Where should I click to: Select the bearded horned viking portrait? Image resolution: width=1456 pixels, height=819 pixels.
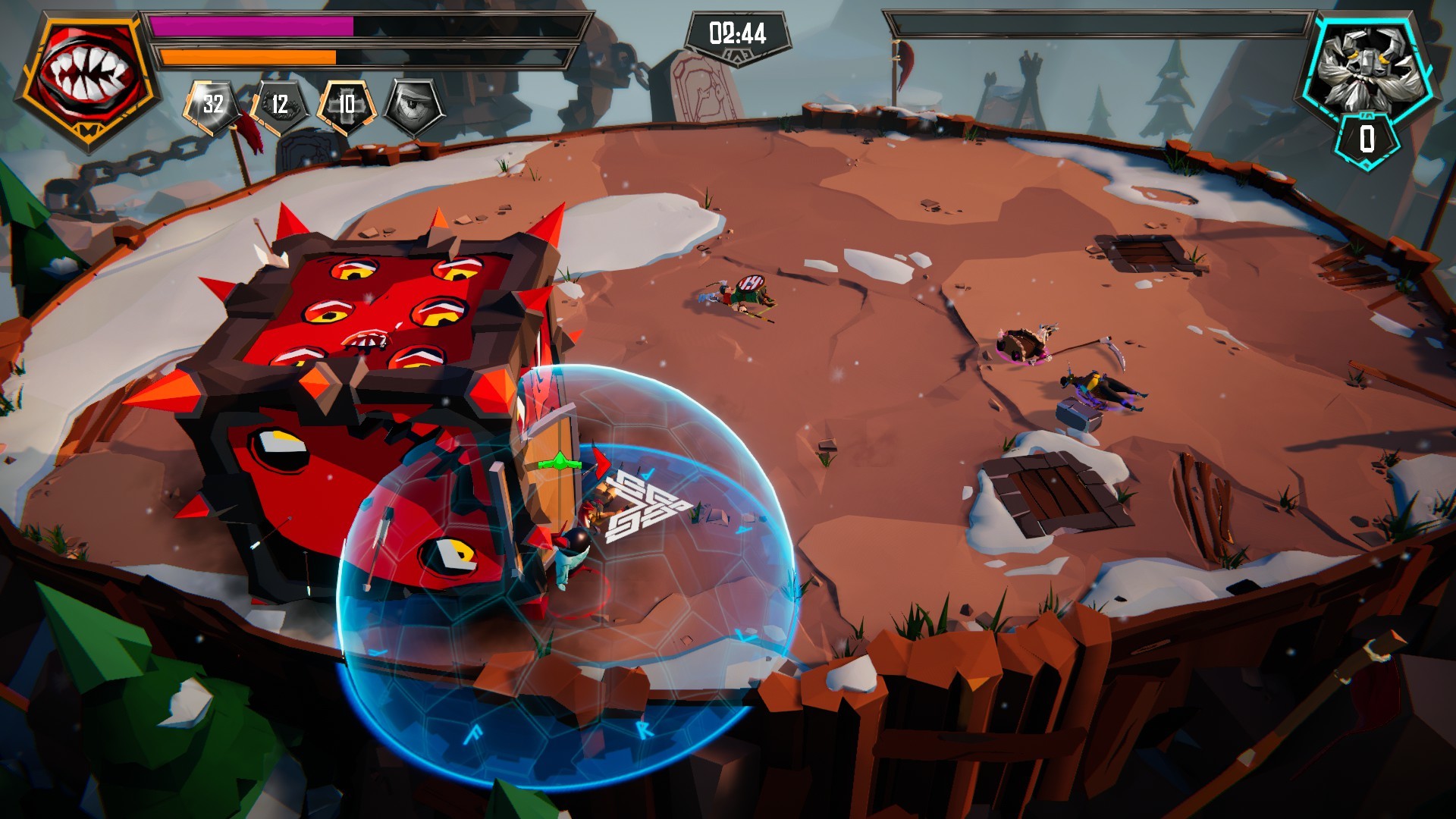click(x=1366, y=66)
